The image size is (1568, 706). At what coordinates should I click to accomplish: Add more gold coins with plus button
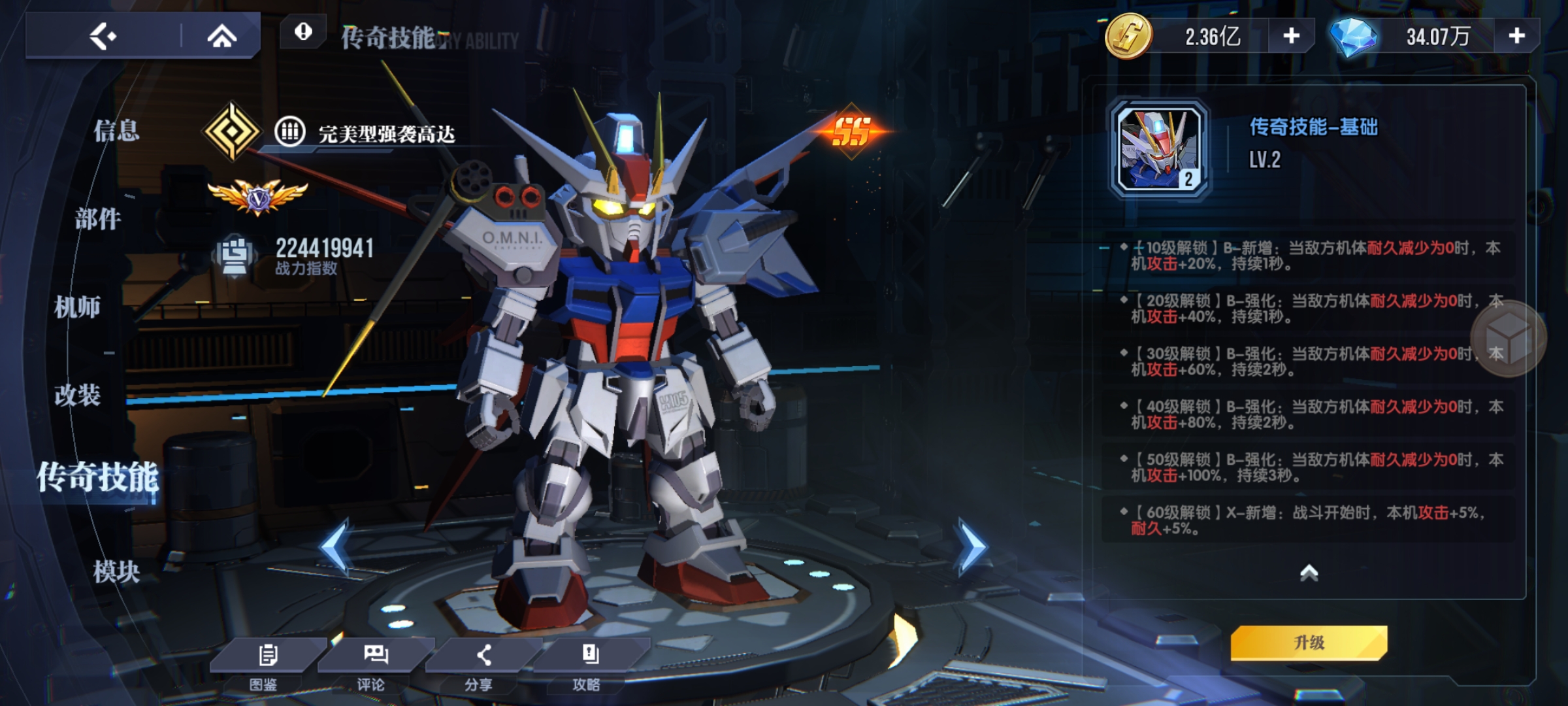[1291, 36]
